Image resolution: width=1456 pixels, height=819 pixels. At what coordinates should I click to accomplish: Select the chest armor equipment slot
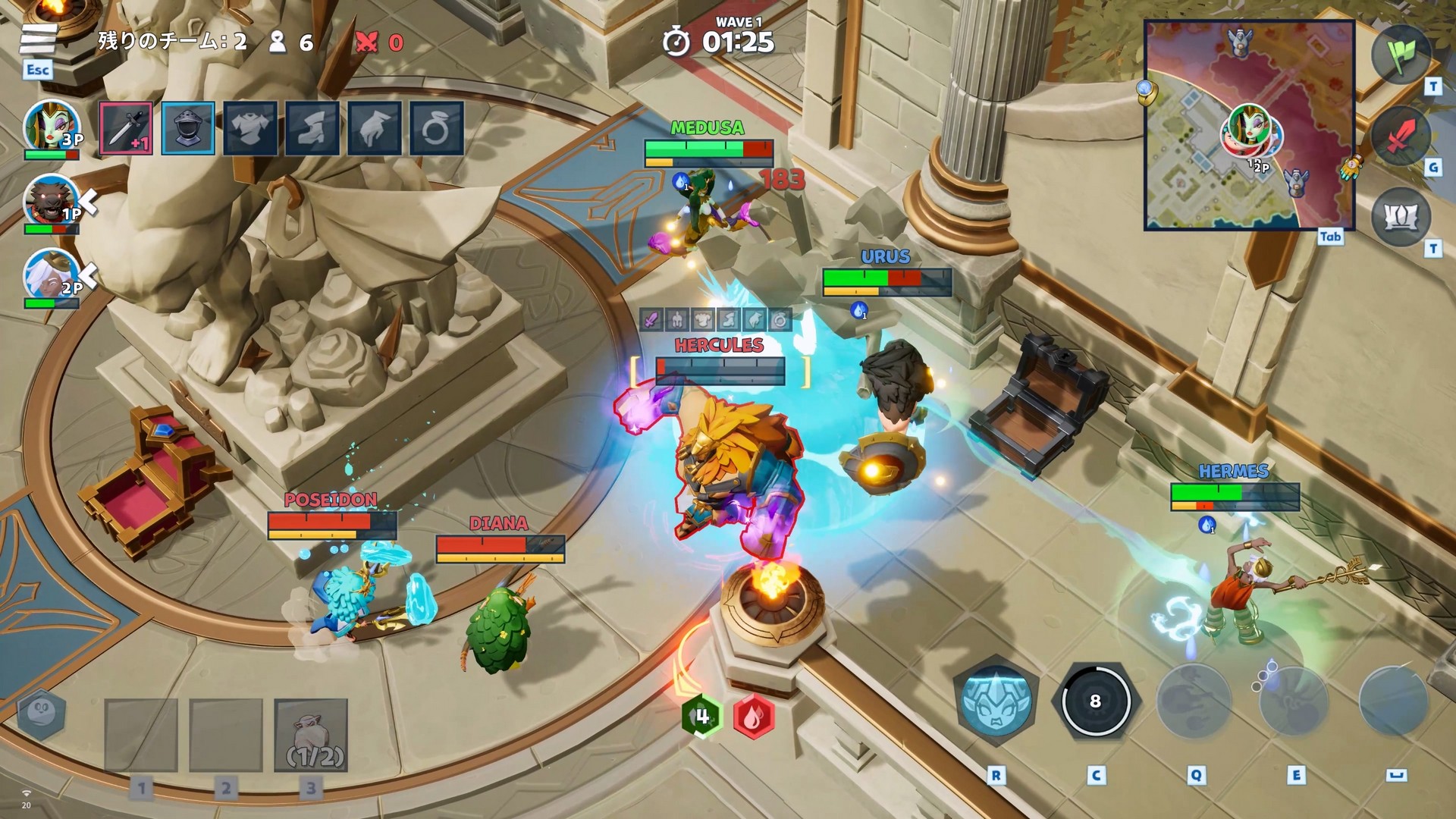coord(250,128)
